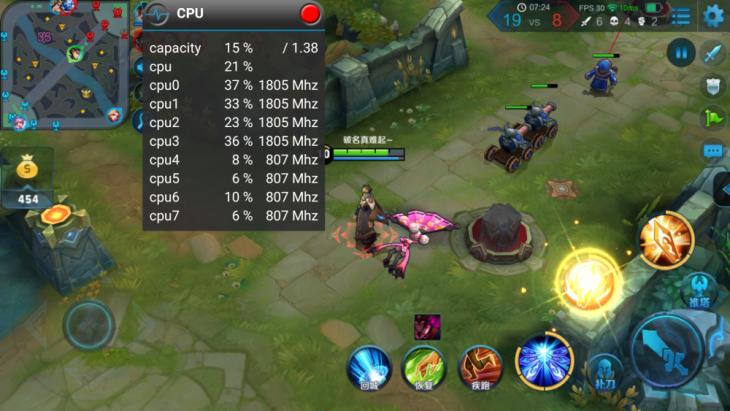The image size is (730, 411).
Task: Activate the Sprint (疾跑) summoner spell
Action: click(x=480, y=366)
